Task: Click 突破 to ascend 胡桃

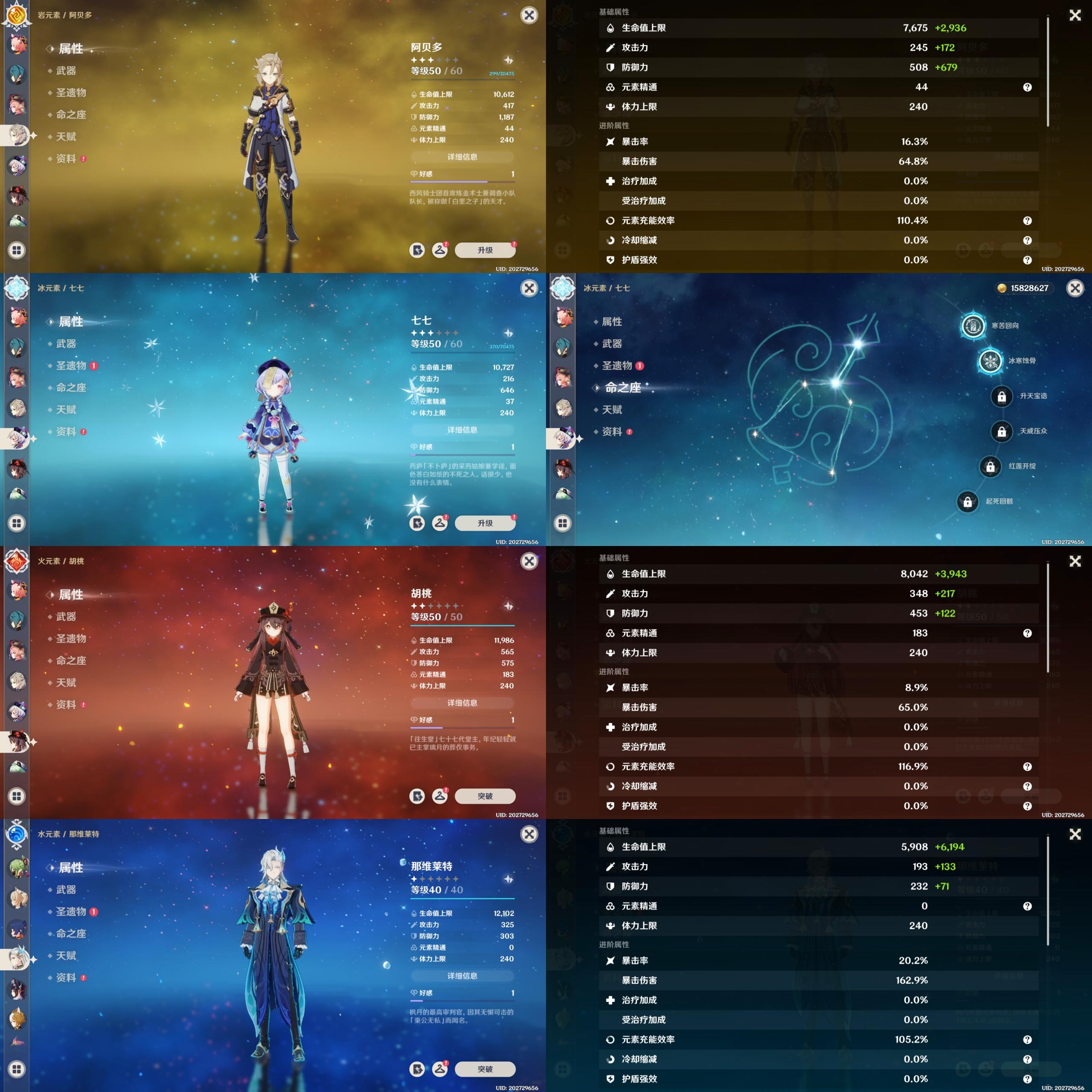Action: tap(485, 796)
